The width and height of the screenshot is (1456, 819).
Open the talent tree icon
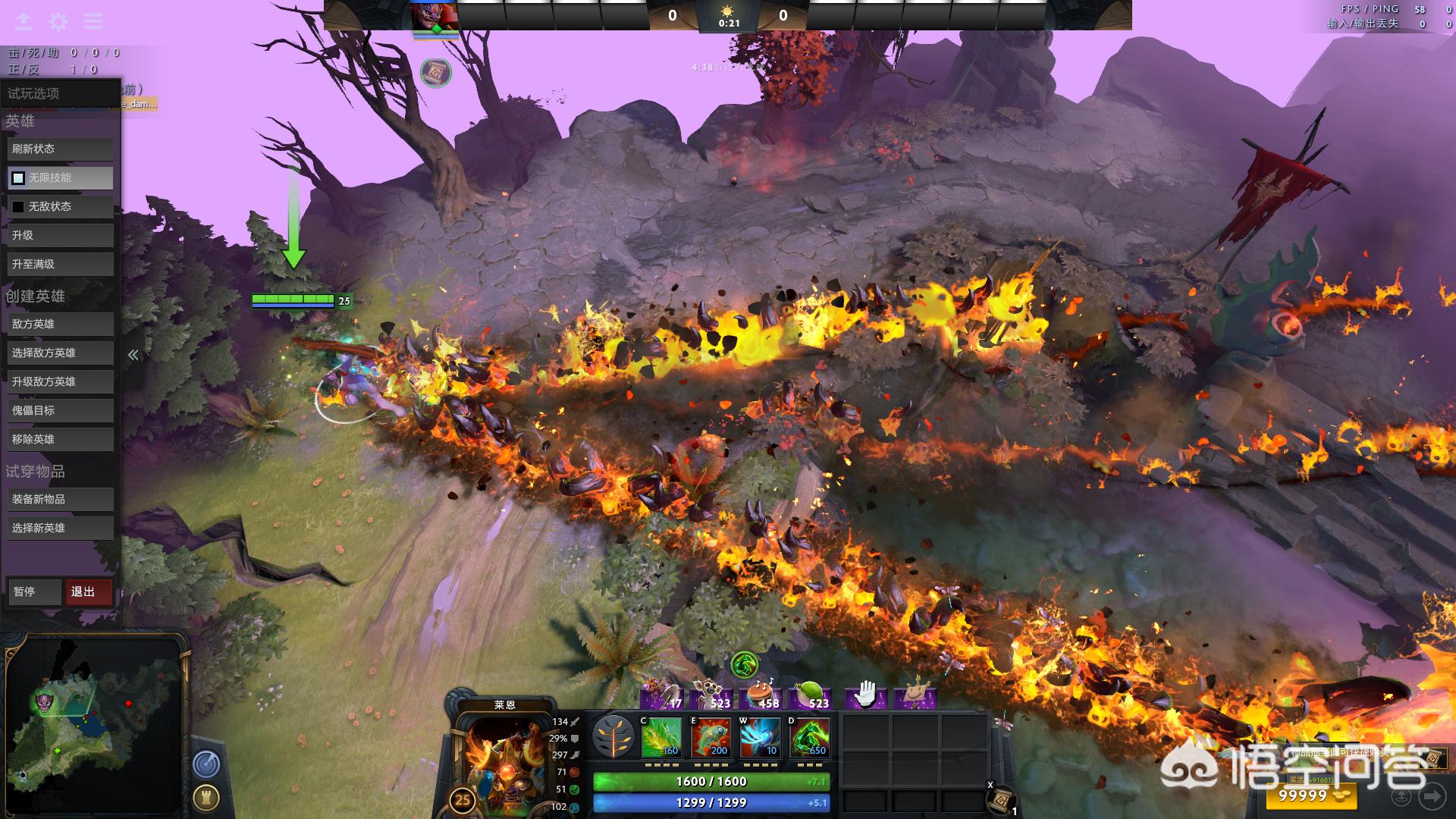tap(613, 737)
